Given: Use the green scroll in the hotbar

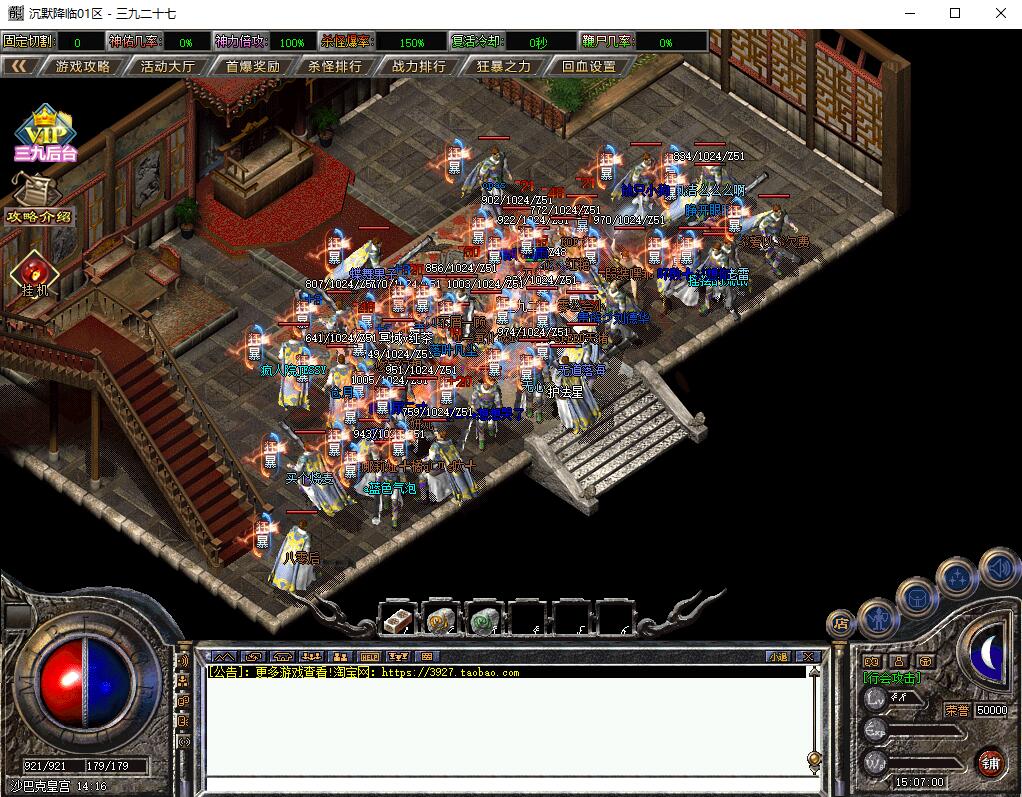Looking at the screenshot, I should [x=485, y=620].
